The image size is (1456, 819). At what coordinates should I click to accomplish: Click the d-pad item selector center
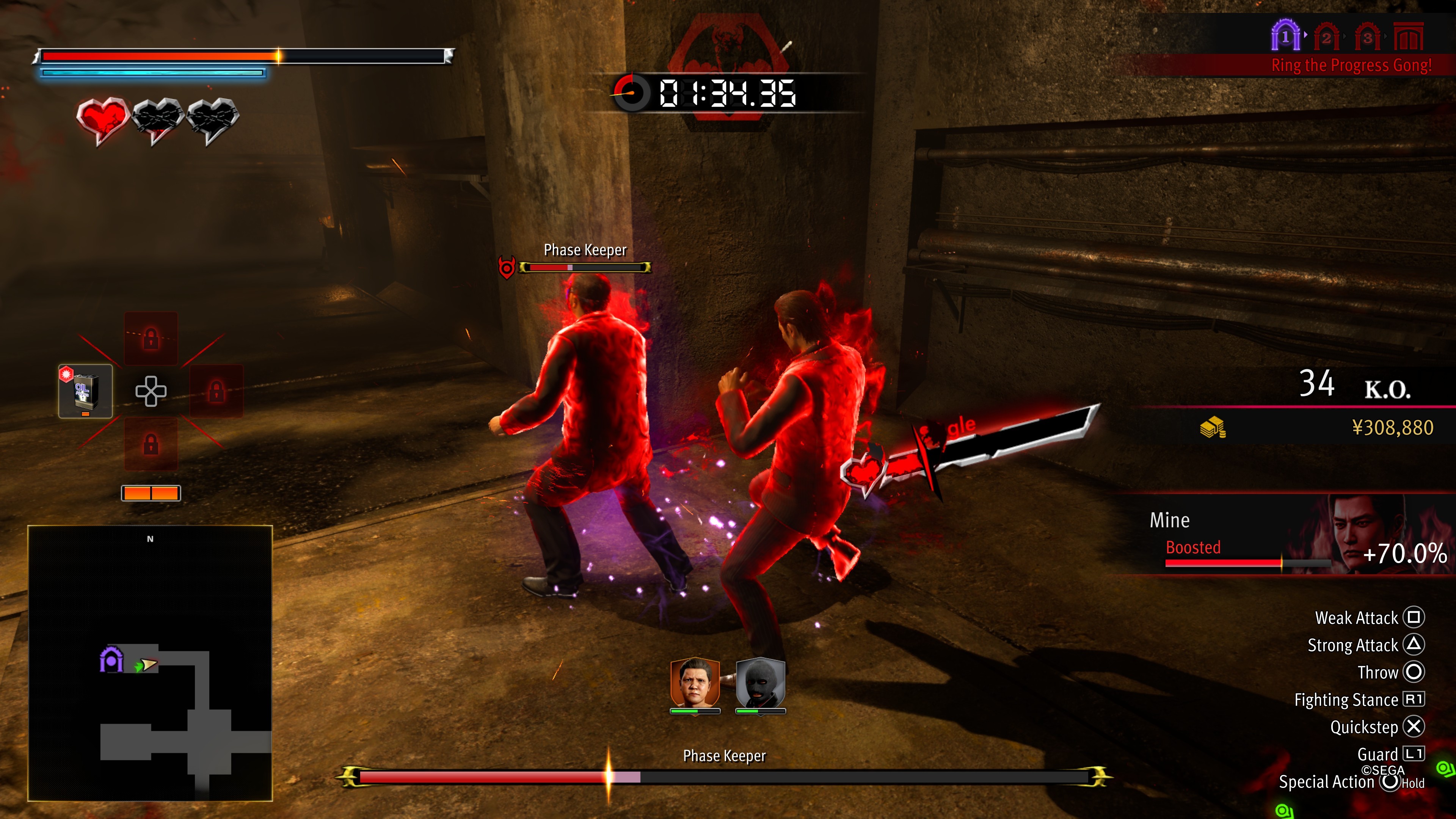[151, 391]
